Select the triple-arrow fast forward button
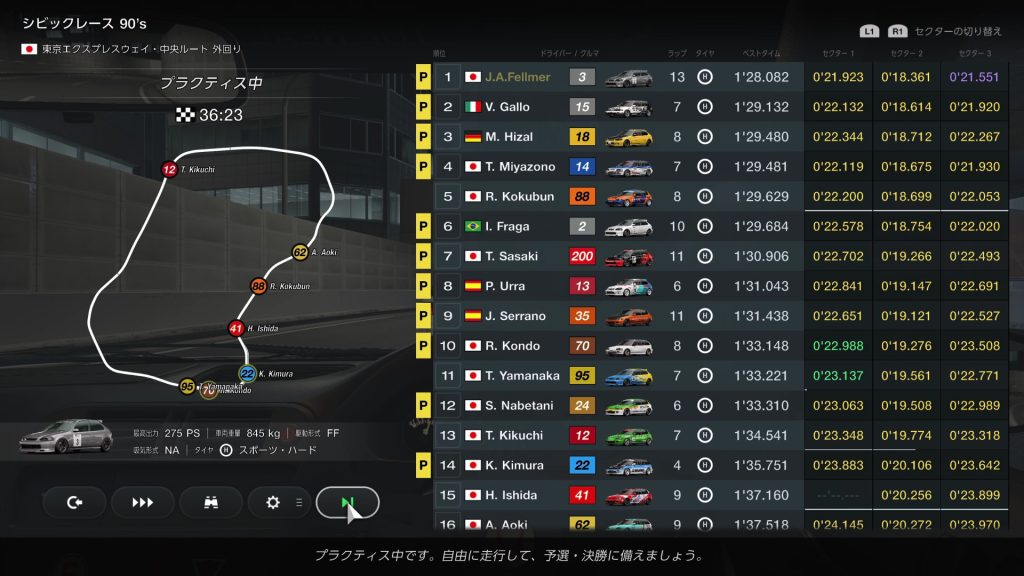Viewport: 1024px width, 576px height. pyautogui.click(x=143, y=502)
